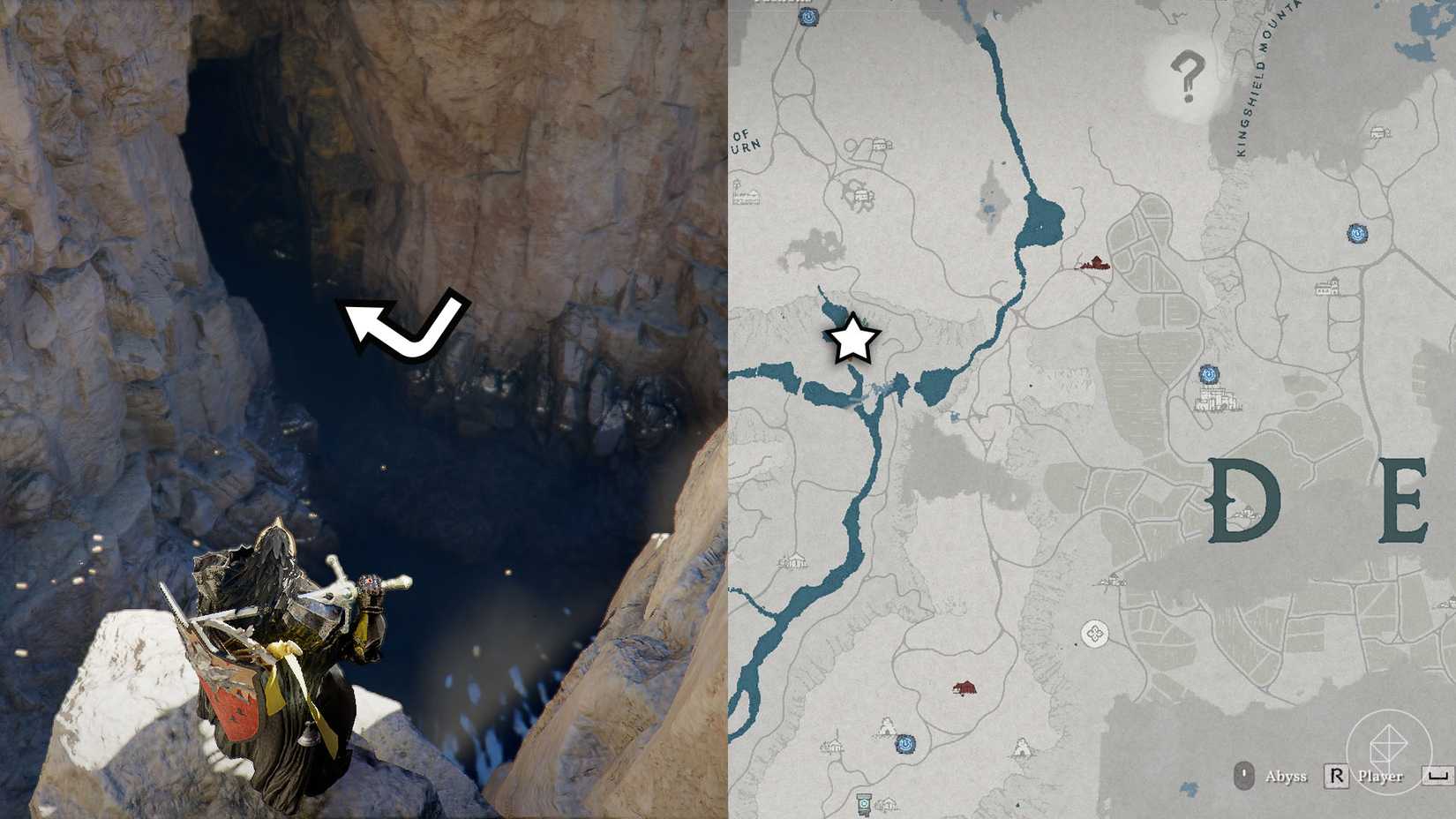
Task: Open the red homestead icon lower left
Action: [964, 688]
